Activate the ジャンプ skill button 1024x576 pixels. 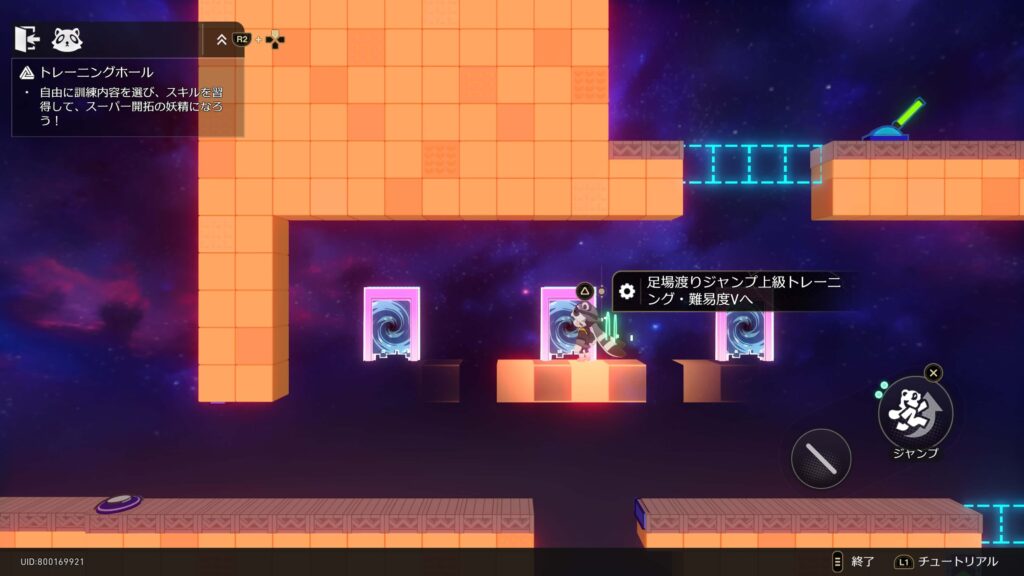pos(914,413)
